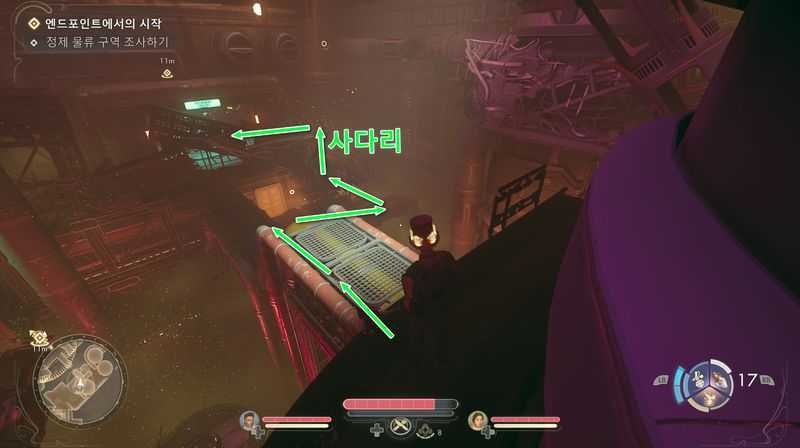Select the crossed swords icon below health bar
This screenshot has height=448, width=800.
[x=400, y=425]
